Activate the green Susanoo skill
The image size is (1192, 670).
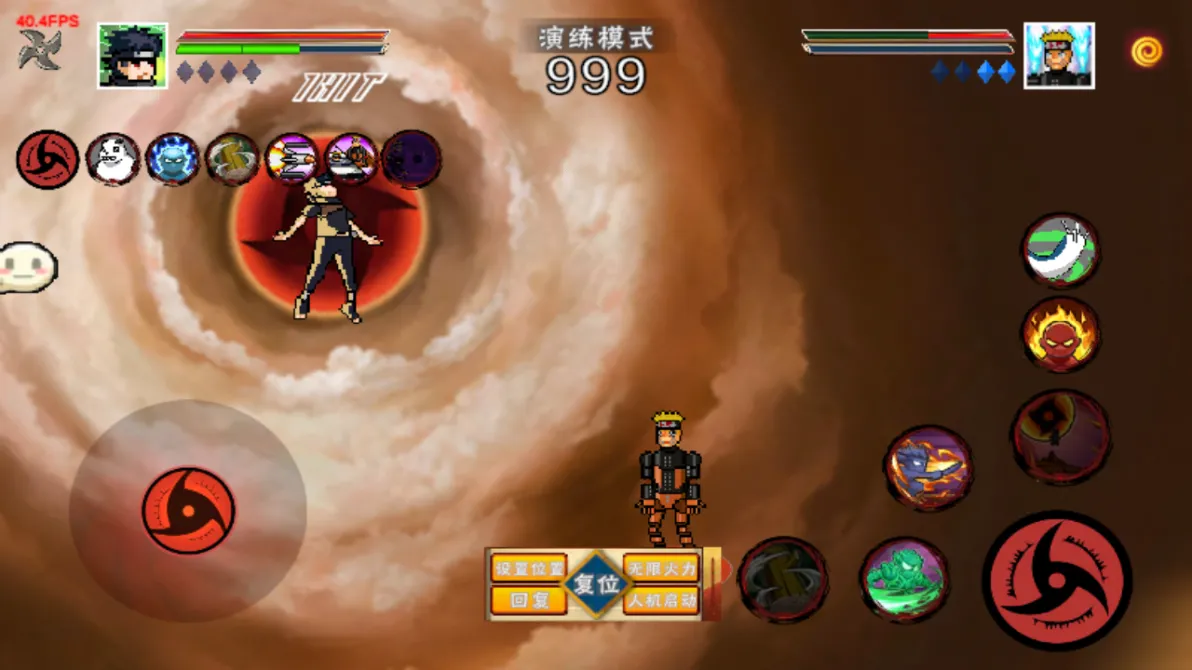pyautogui.click(x=904, y=579)
